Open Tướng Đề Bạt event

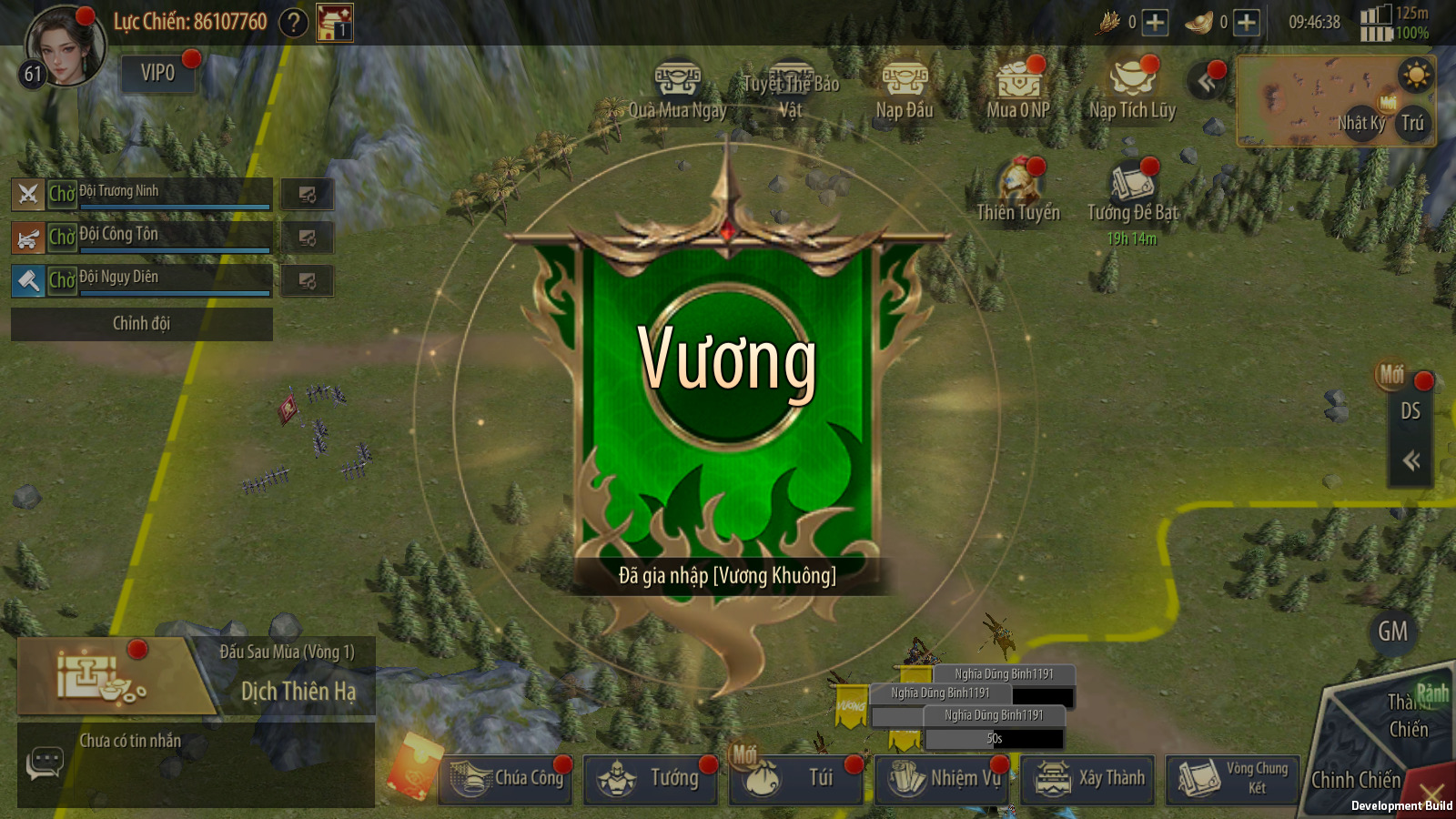pos(1133,193)
